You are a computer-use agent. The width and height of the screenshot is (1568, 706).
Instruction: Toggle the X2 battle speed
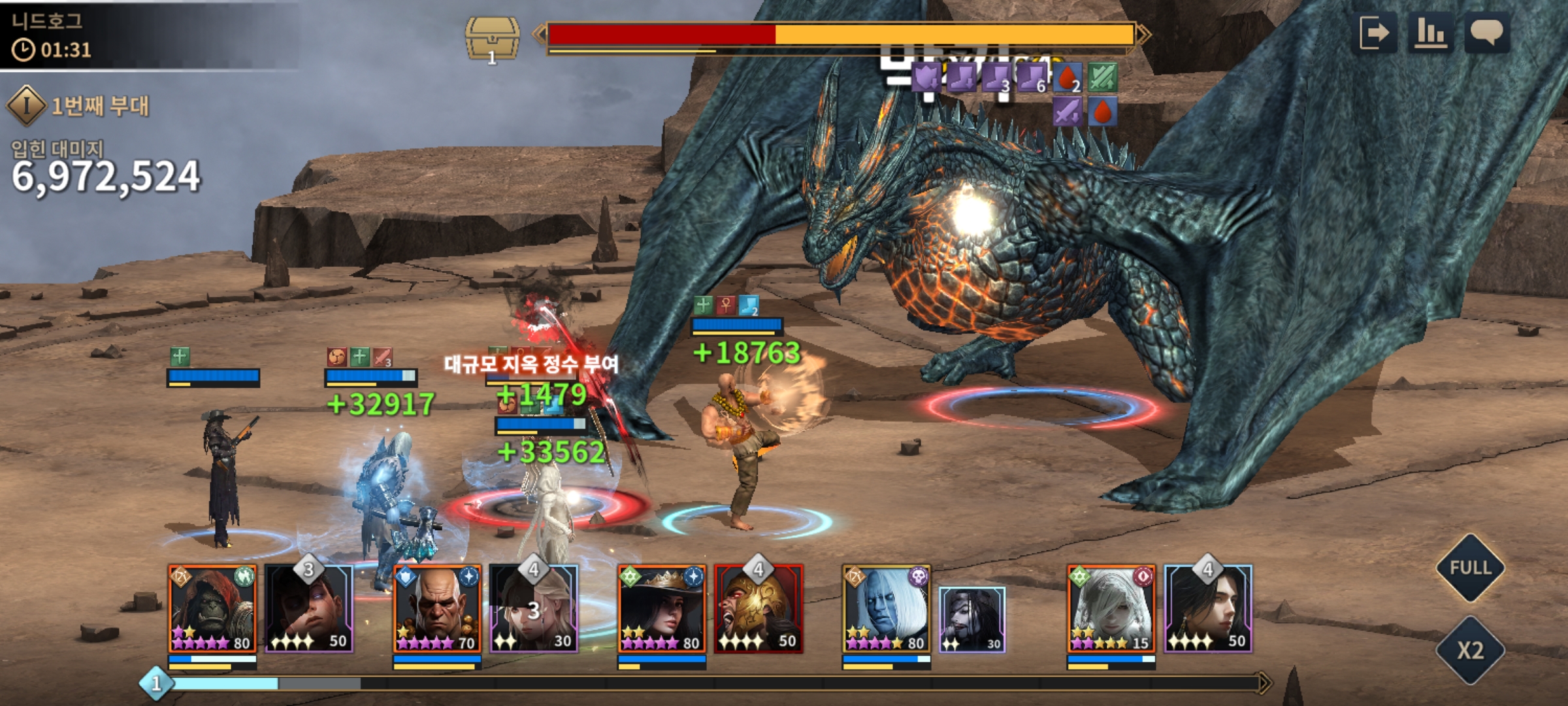coord(1470,650)
